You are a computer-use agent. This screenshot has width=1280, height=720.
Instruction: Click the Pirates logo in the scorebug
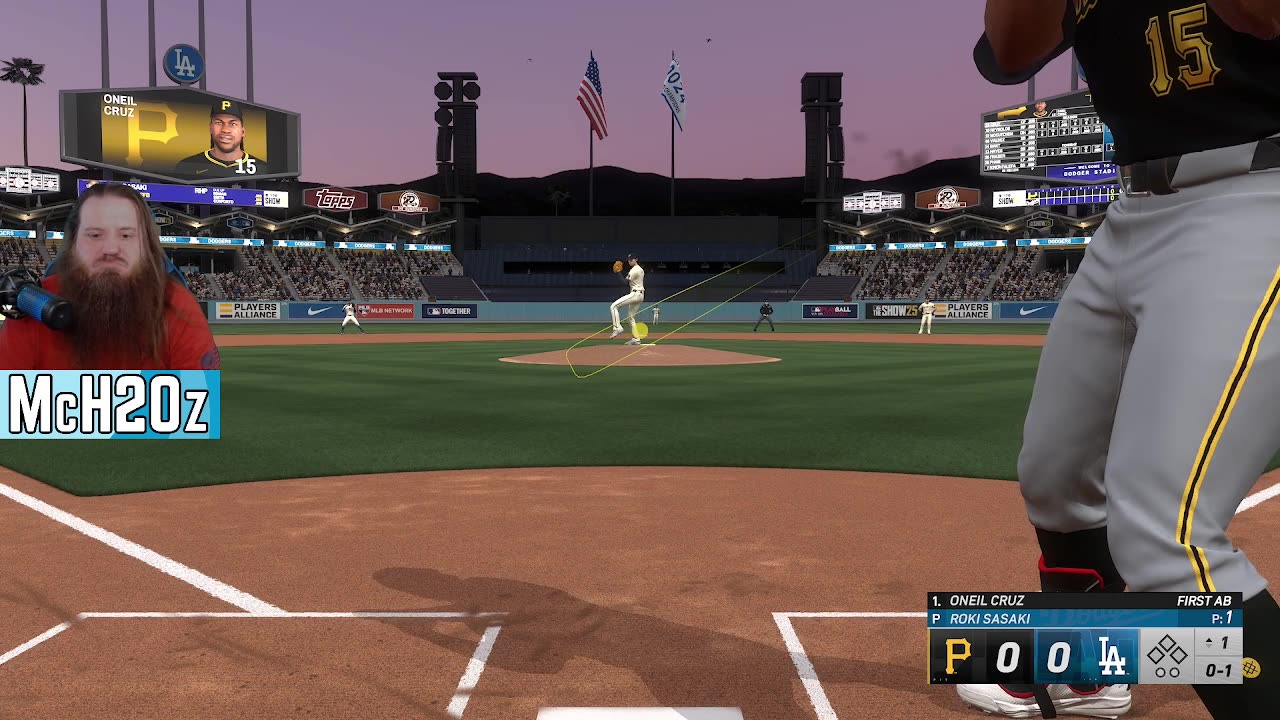tap(957, 657)
